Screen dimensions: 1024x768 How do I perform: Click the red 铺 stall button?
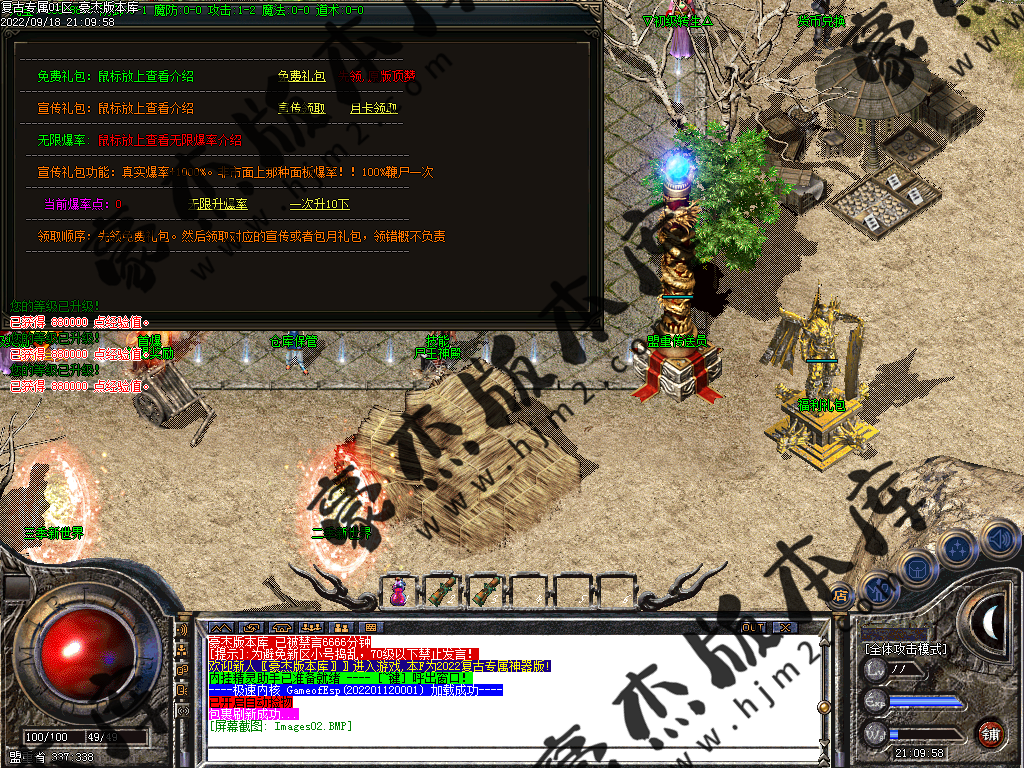click(x=990, y=733)
